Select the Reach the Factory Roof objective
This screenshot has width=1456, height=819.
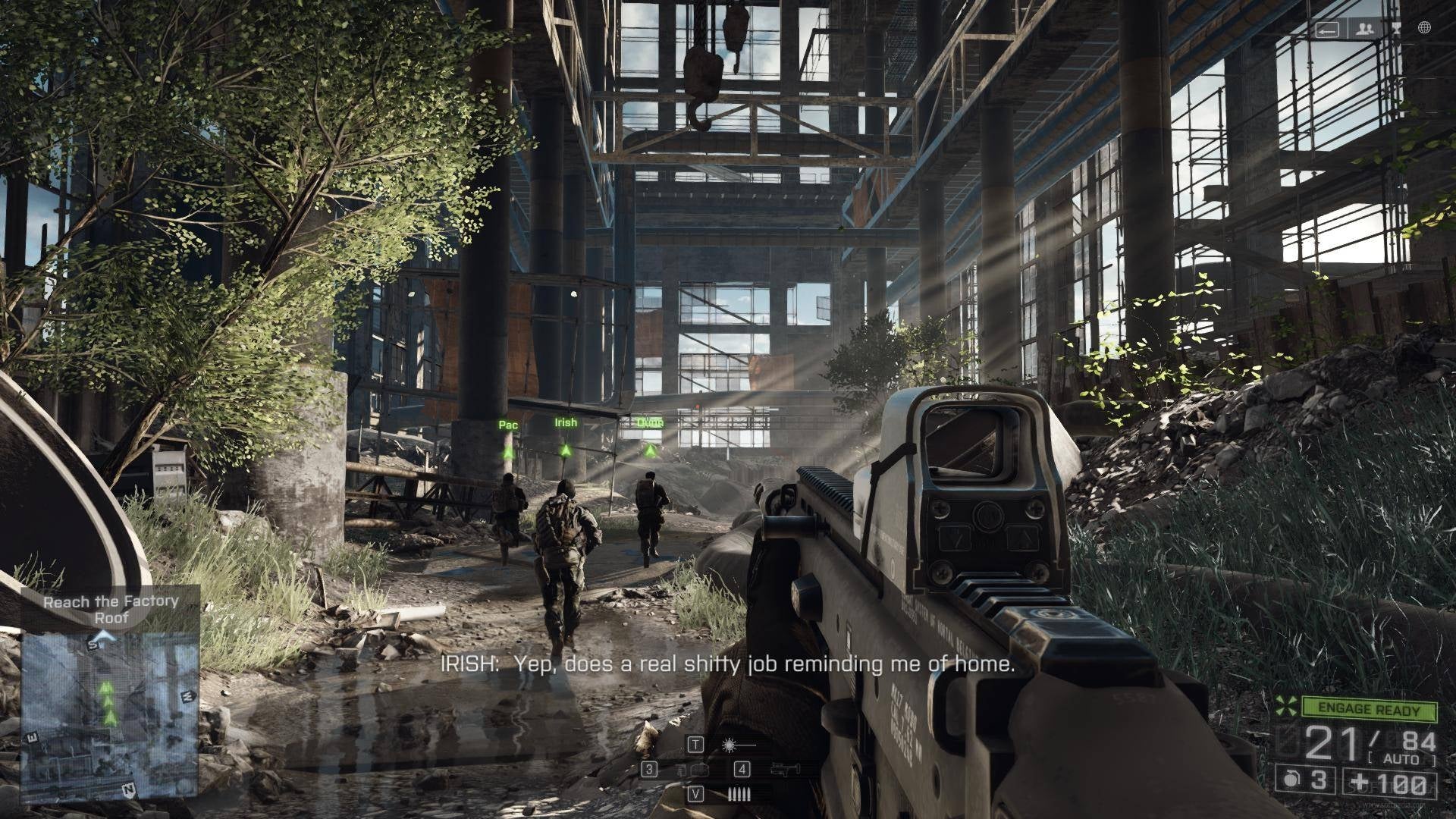coord(111,609)
